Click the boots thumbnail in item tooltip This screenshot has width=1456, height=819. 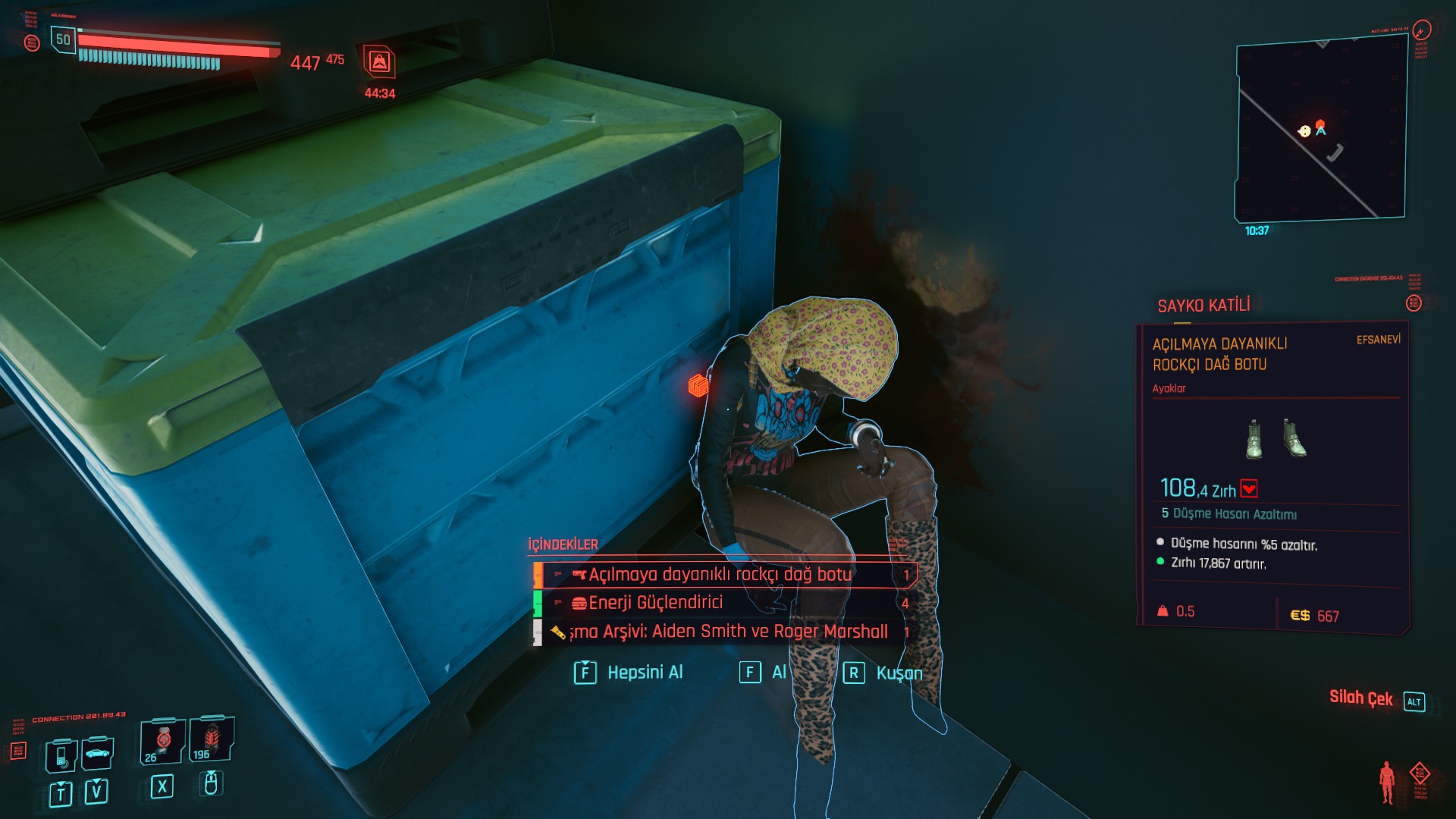(x=1276, y=438)
